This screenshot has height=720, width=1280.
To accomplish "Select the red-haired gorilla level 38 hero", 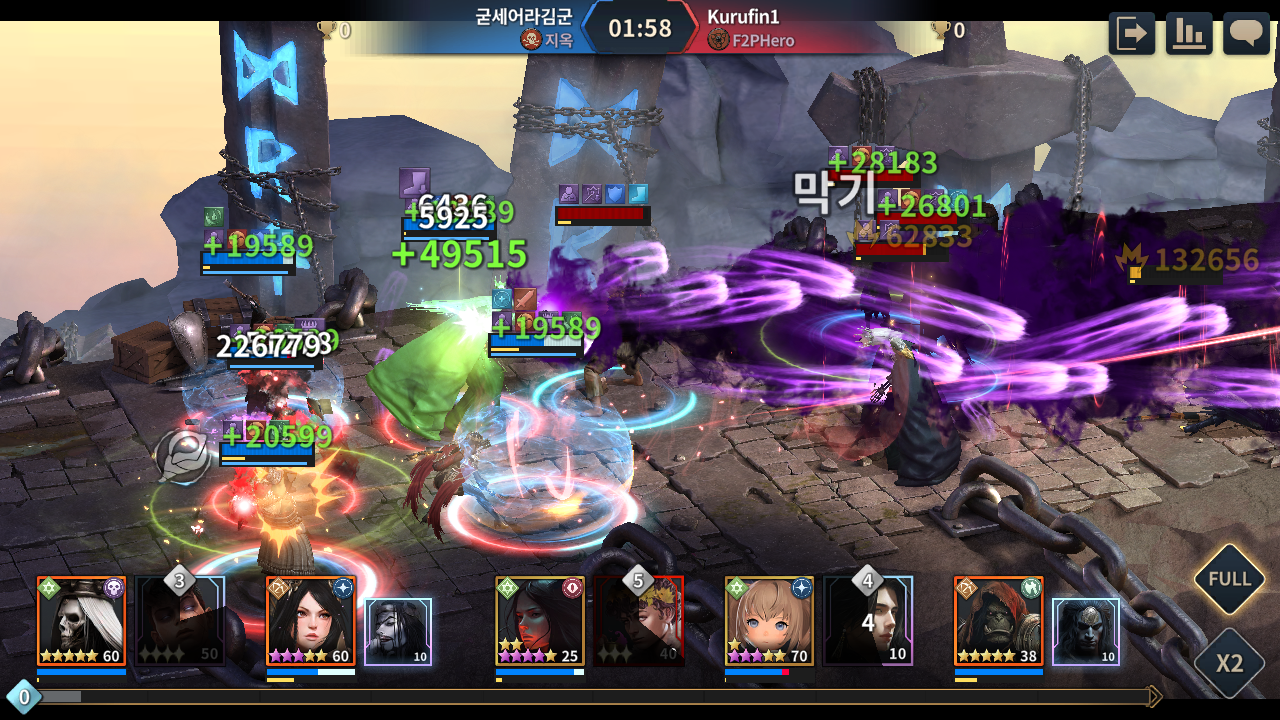I will point(998,621).
